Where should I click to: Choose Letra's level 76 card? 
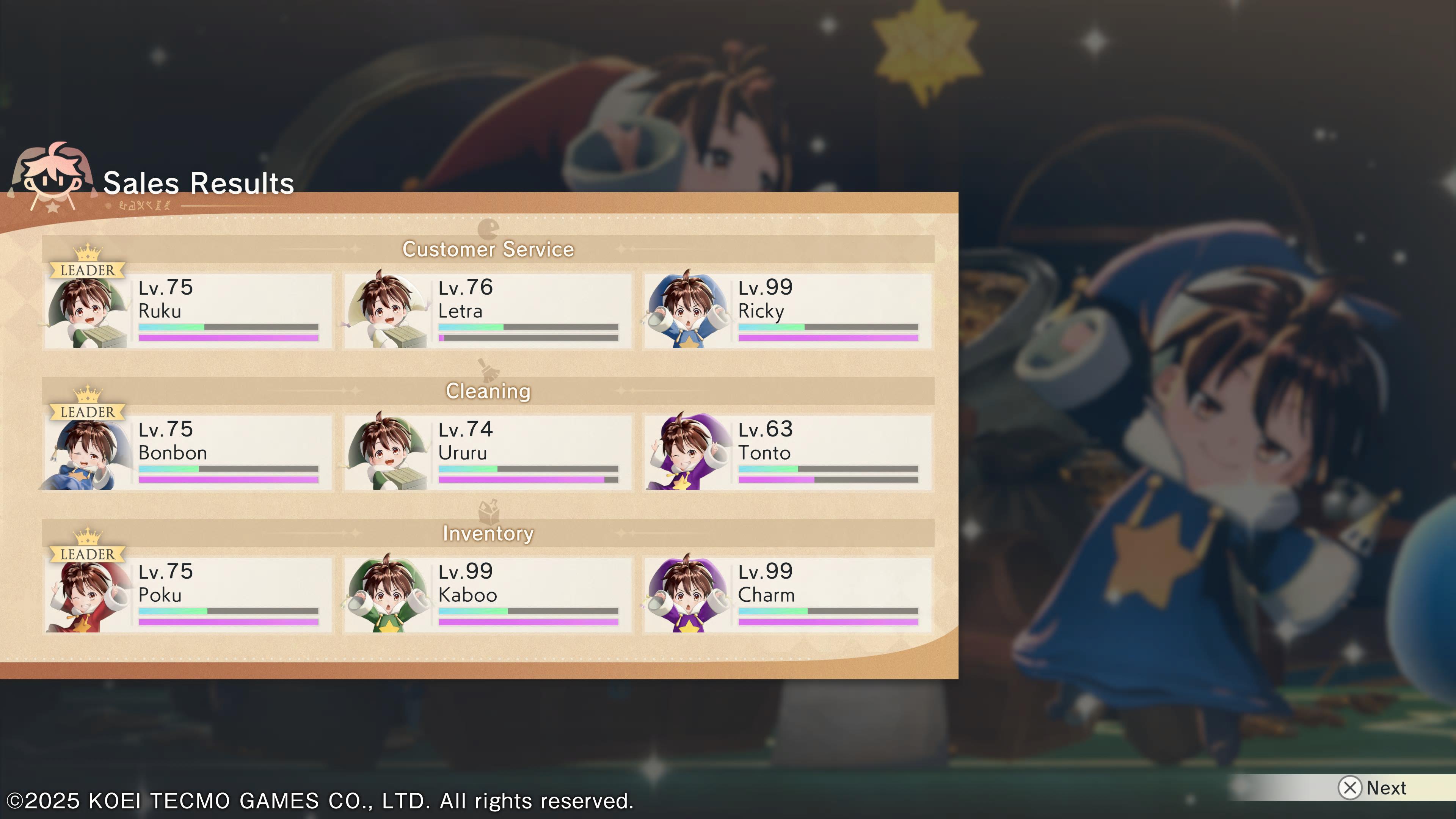pos(488,311)
